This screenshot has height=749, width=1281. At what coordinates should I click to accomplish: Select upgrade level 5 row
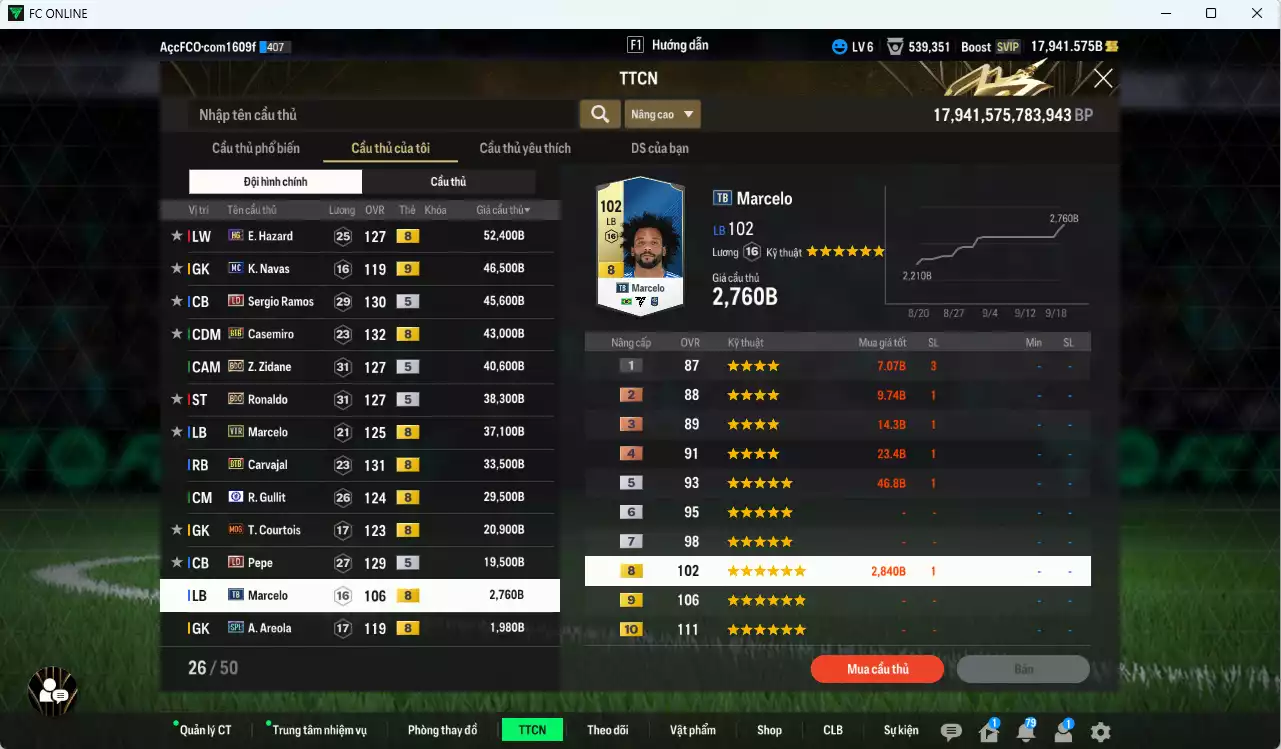837,483
